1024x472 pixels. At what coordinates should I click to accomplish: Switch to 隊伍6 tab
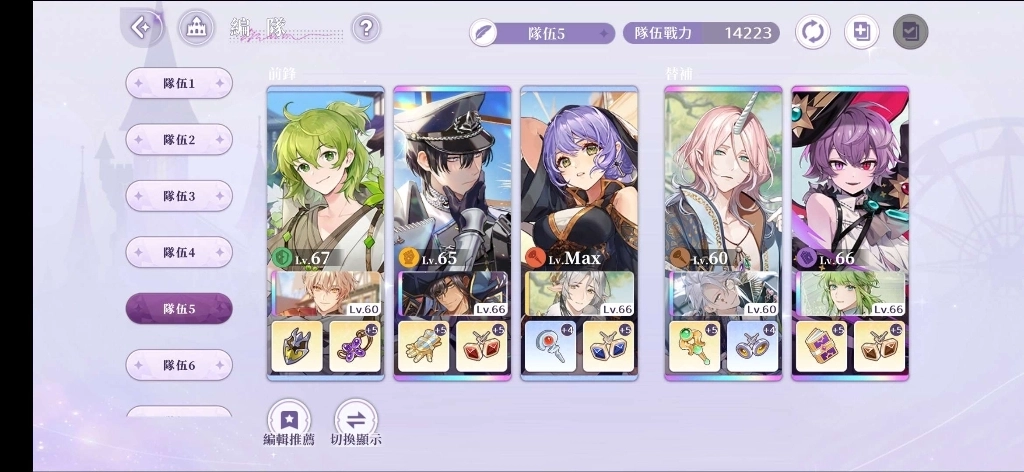(x=179, y=365)
